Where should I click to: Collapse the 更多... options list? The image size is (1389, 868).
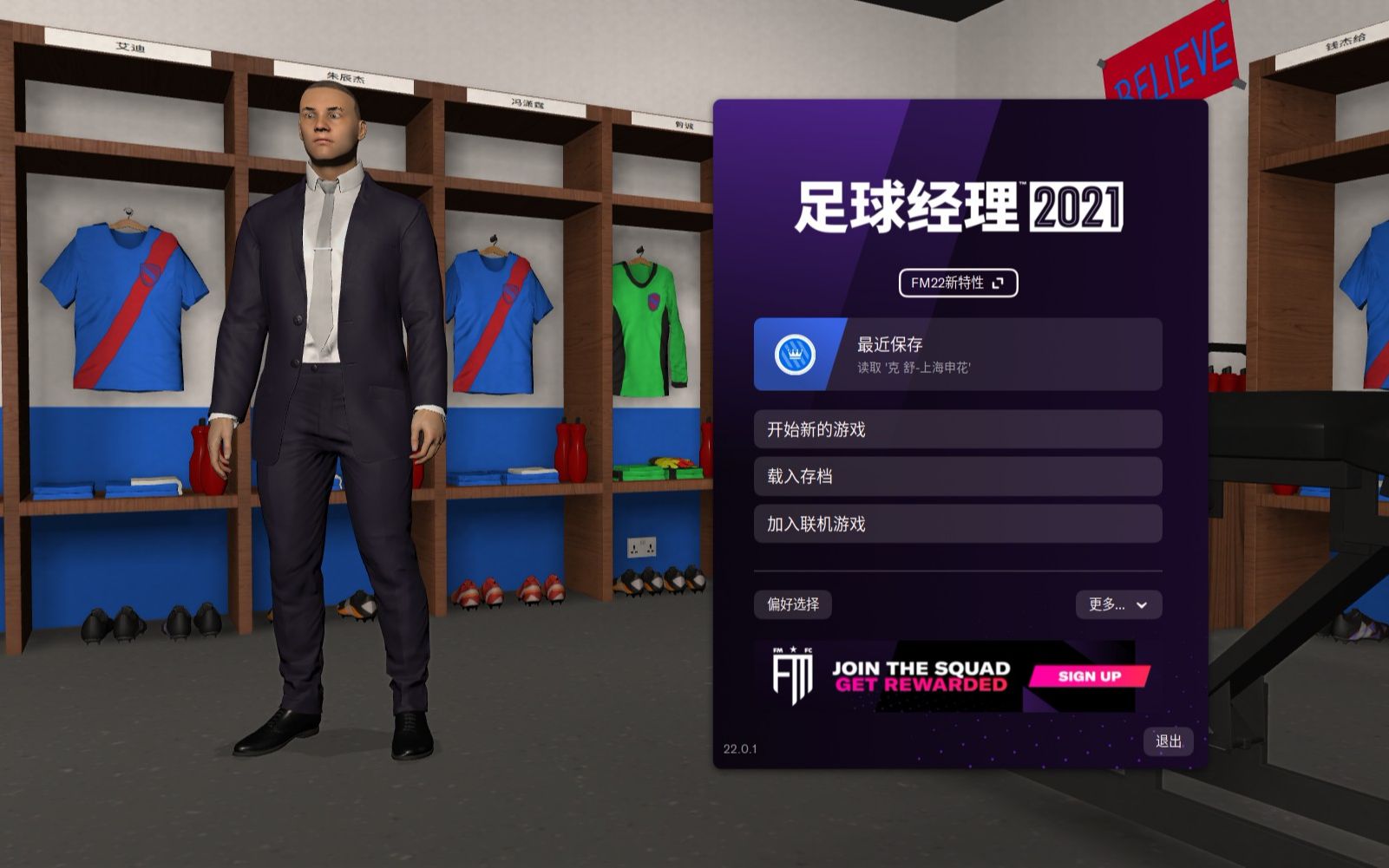[x=1118, y=605]
